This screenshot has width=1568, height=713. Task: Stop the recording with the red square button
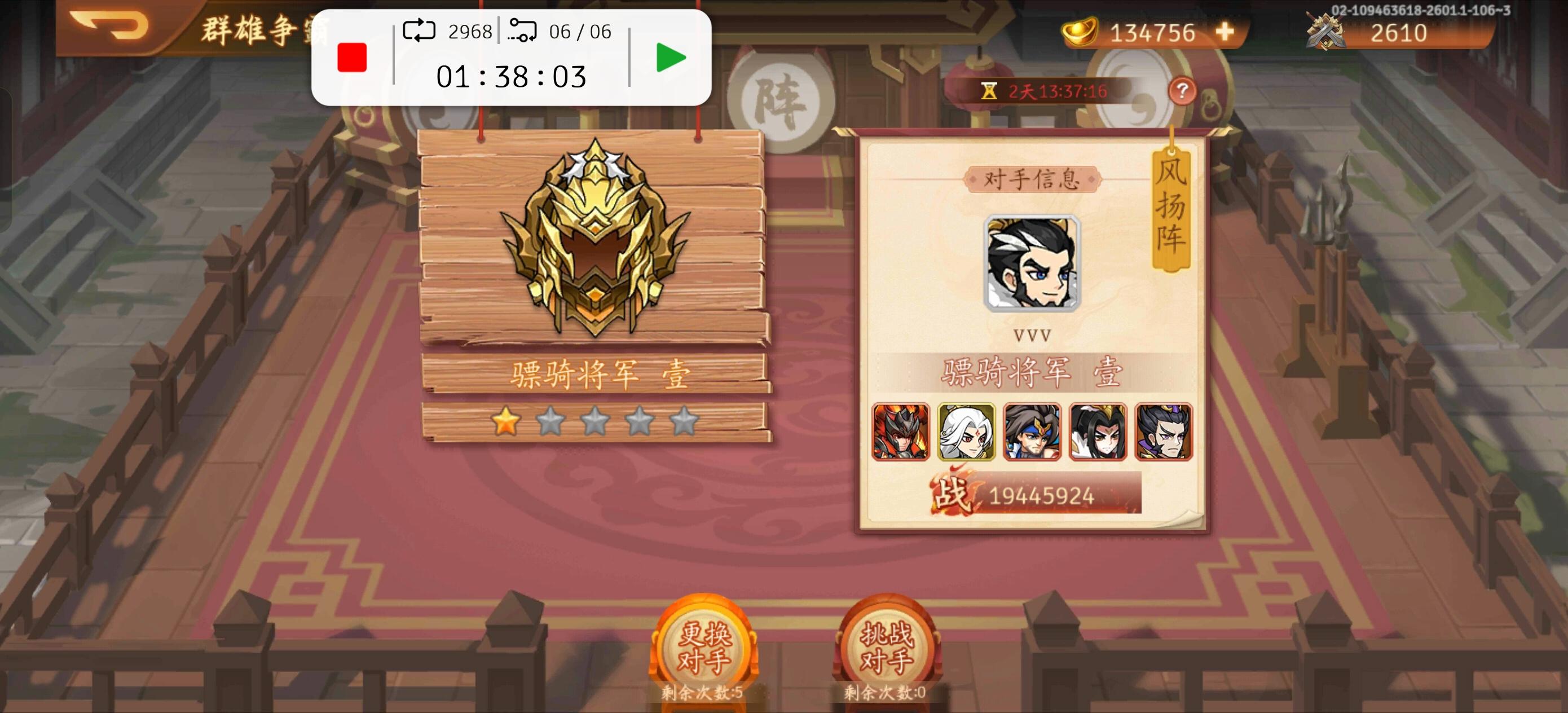coord(351,58)
